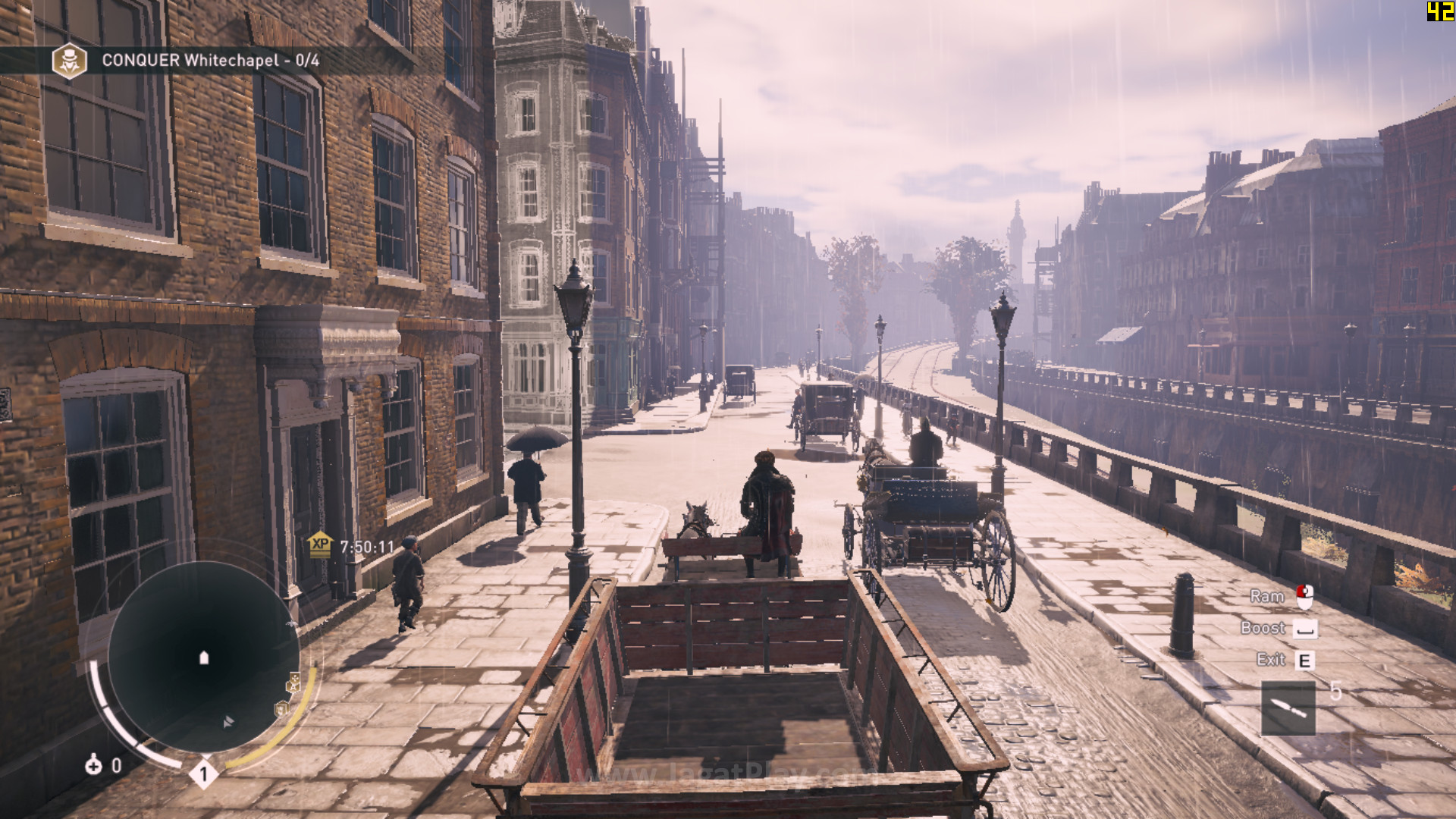Click the level 1 diamond badge

point(203,774)
